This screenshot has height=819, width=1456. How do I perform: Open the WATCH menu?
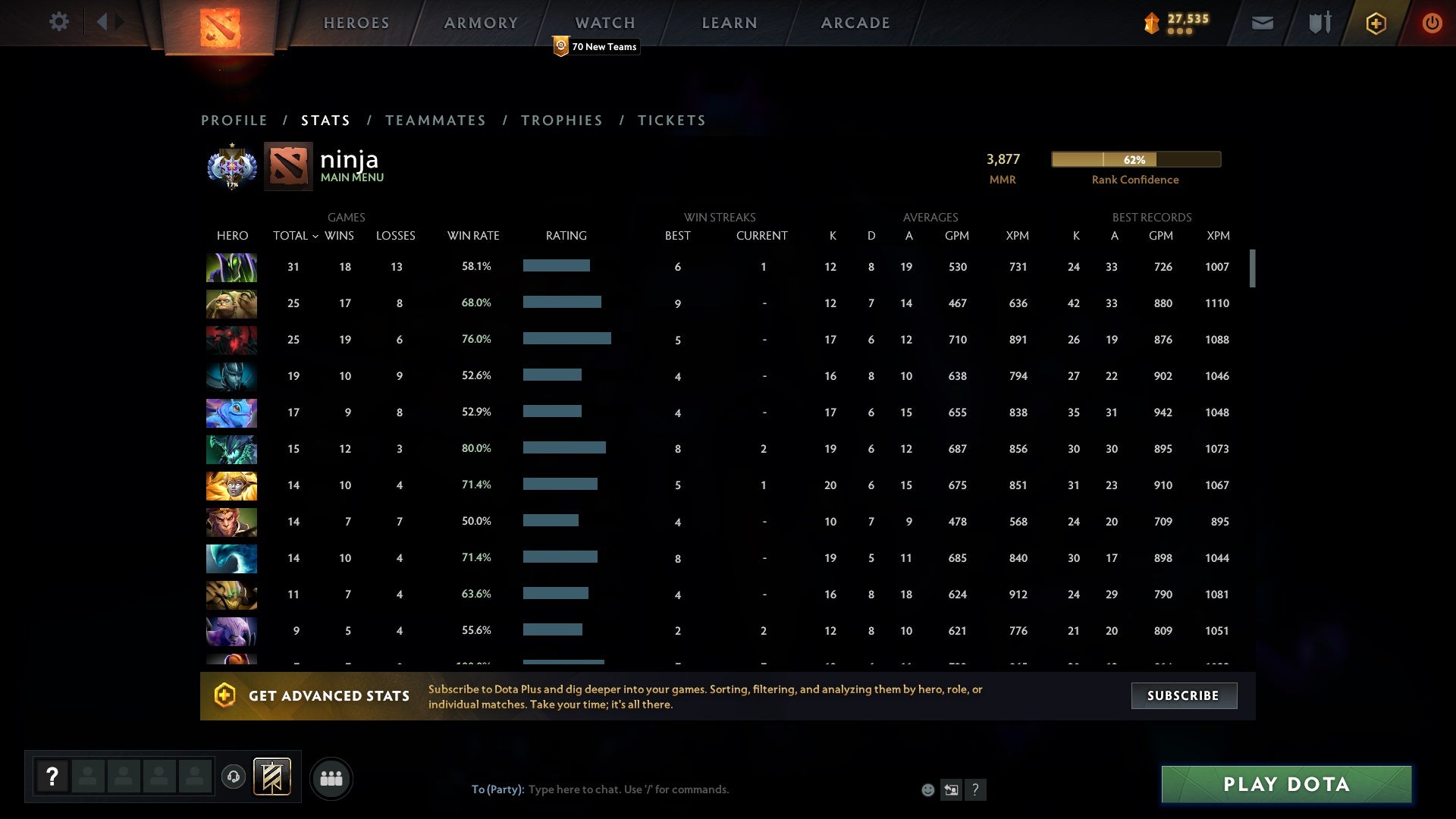tap(604, 23)
